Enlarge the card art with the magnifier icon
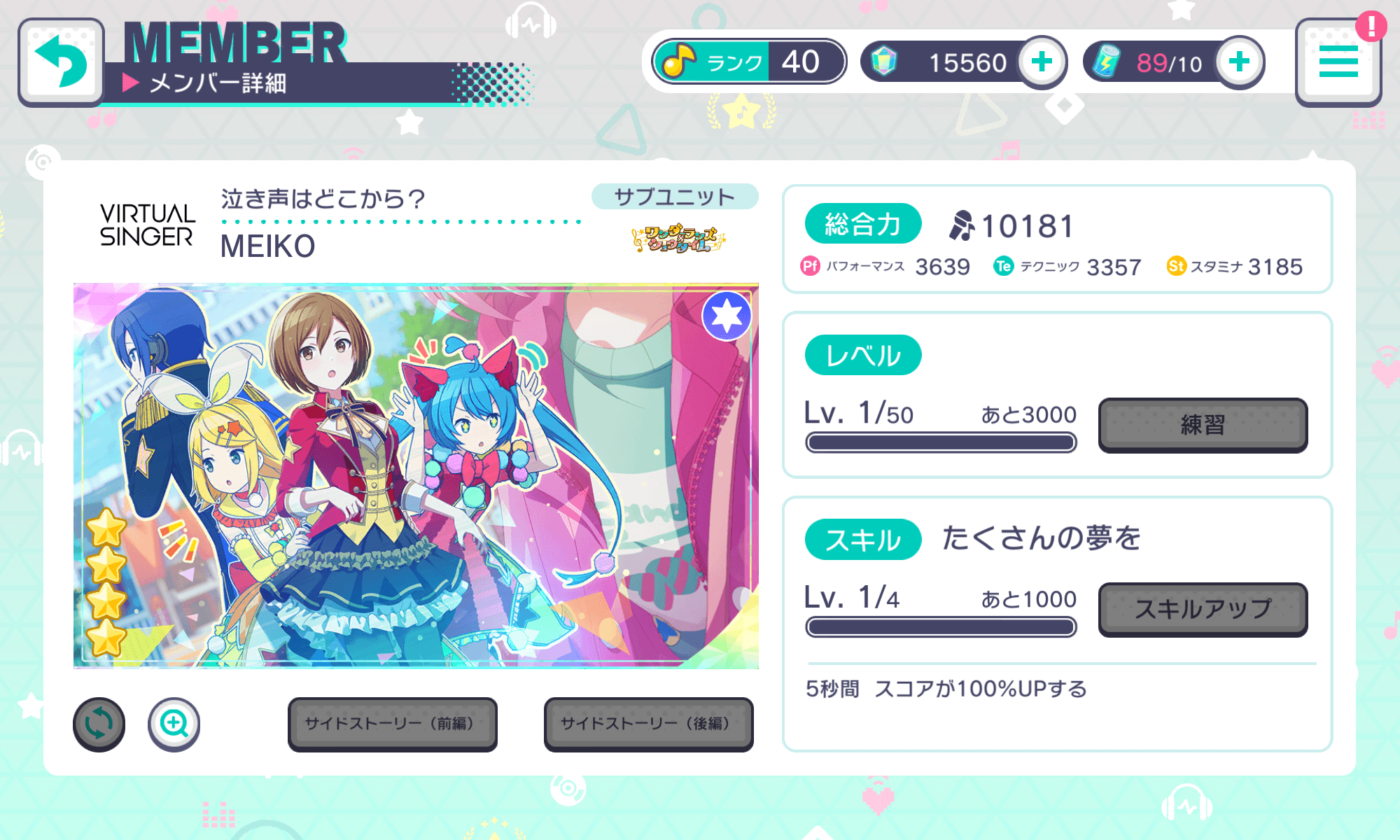 174,724
